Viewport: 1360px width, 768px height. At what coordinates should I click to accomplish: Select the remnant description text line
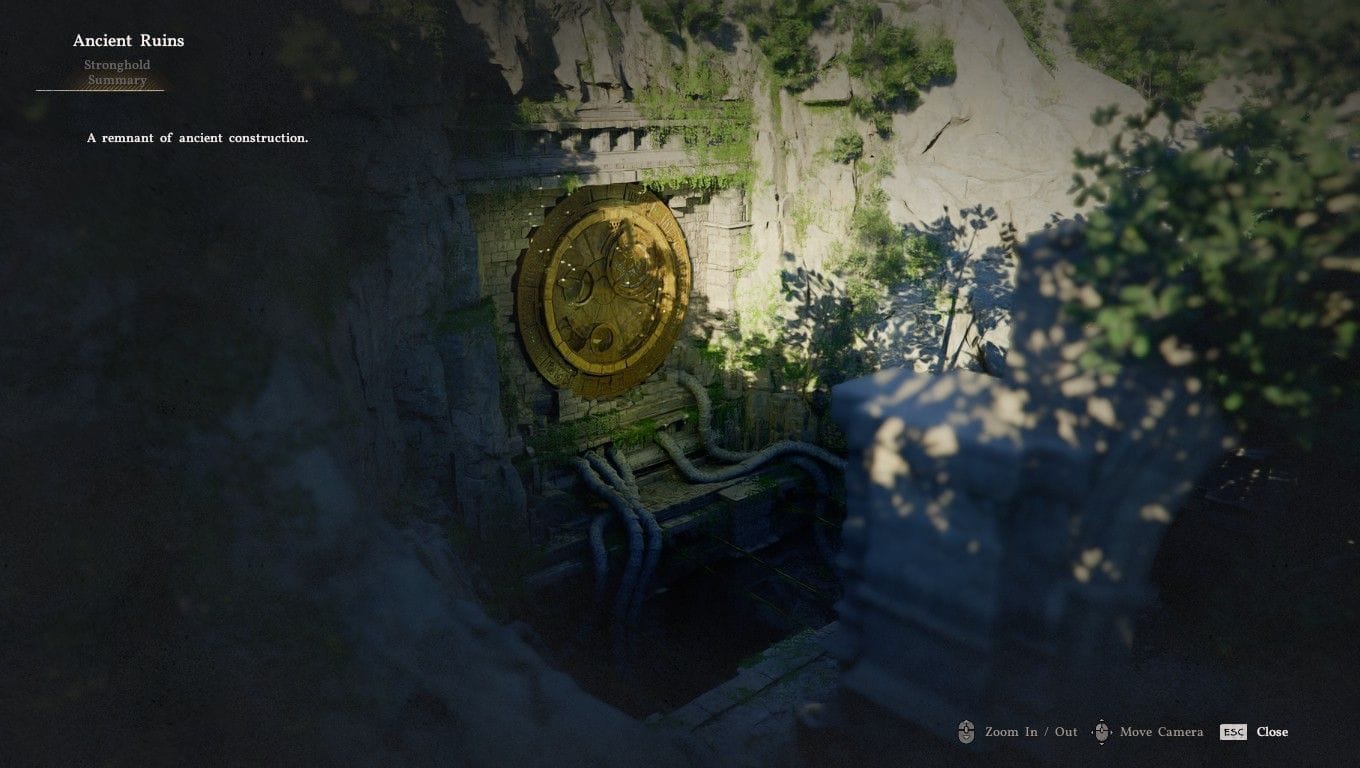coord(198,137)
